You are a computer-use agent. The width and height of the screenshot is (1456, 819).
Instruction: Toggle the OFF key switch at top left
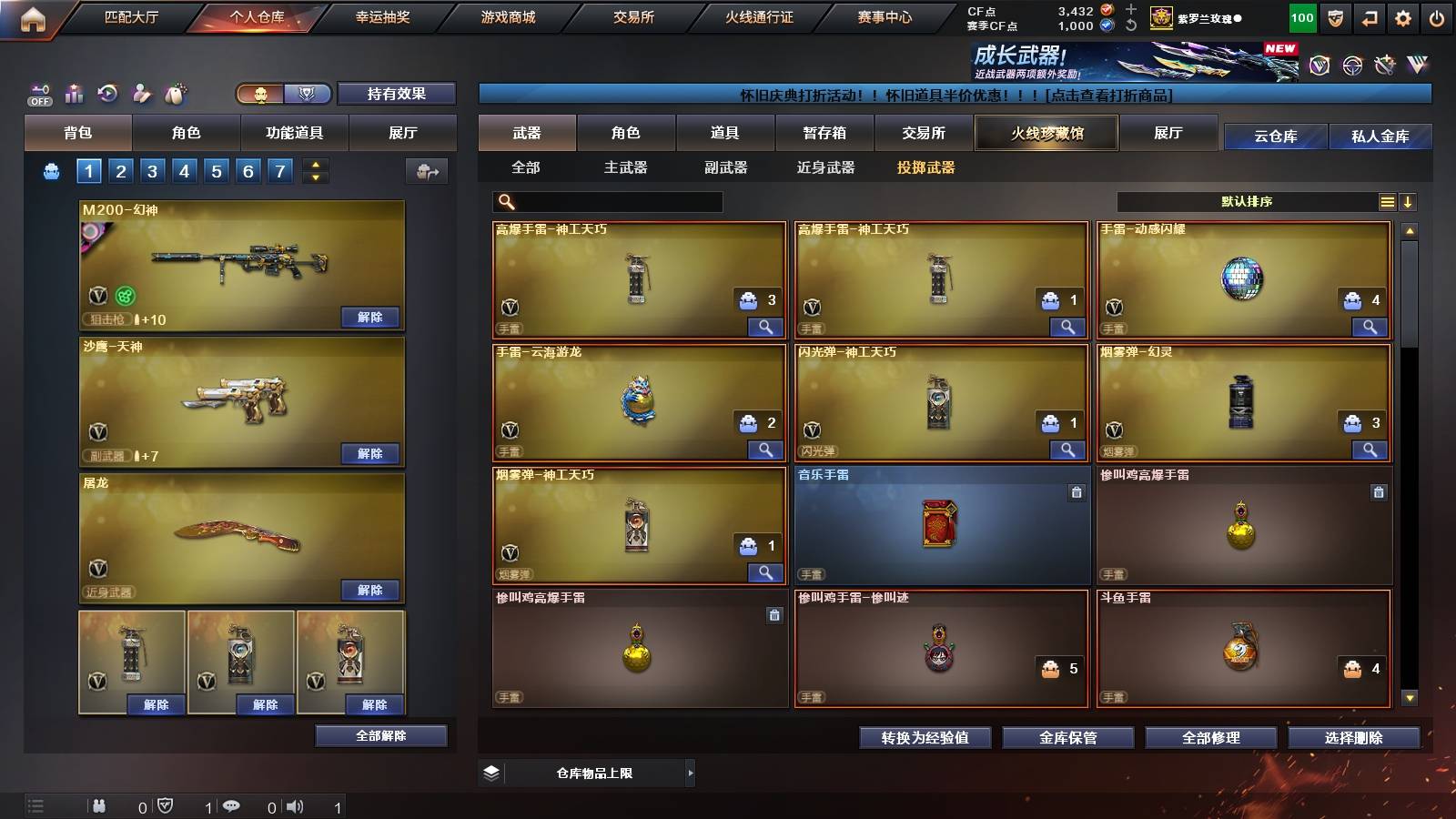[x=38, y=93]
